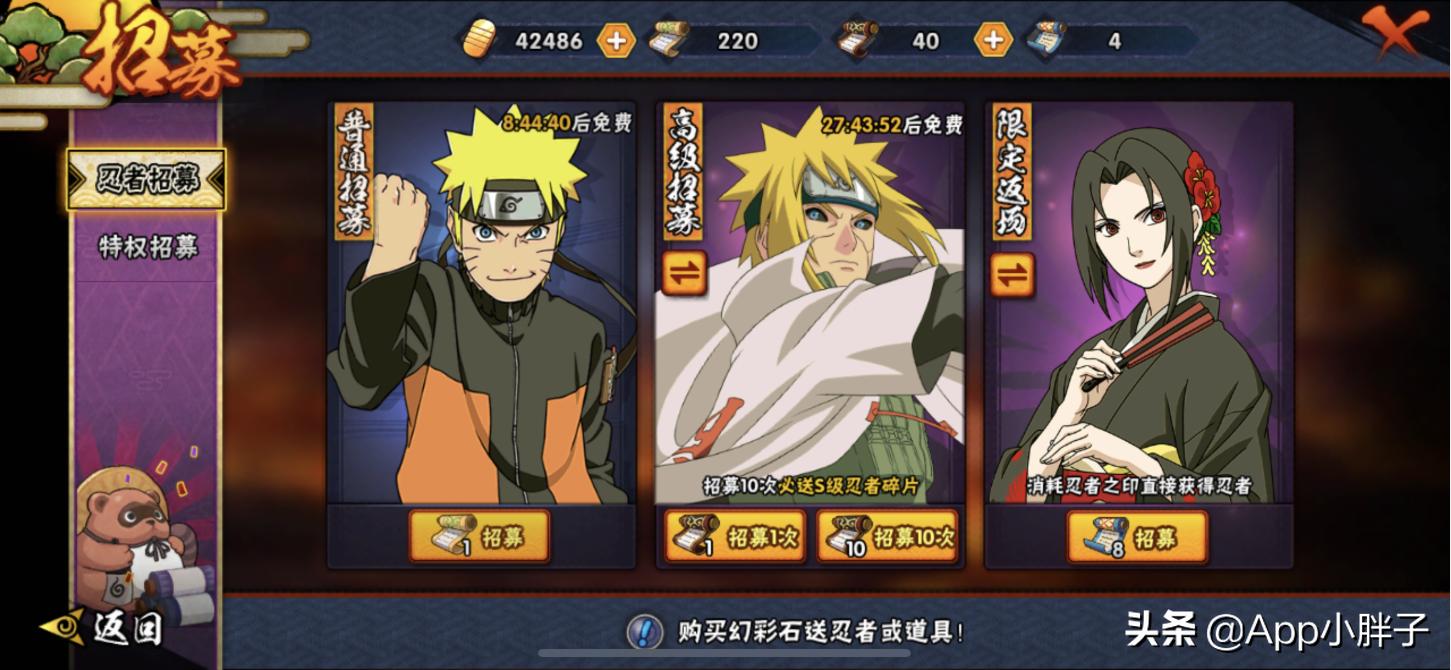Open the blue exclamation info tip
This screenshot has width=1451, height=670.
coord(644,631)
